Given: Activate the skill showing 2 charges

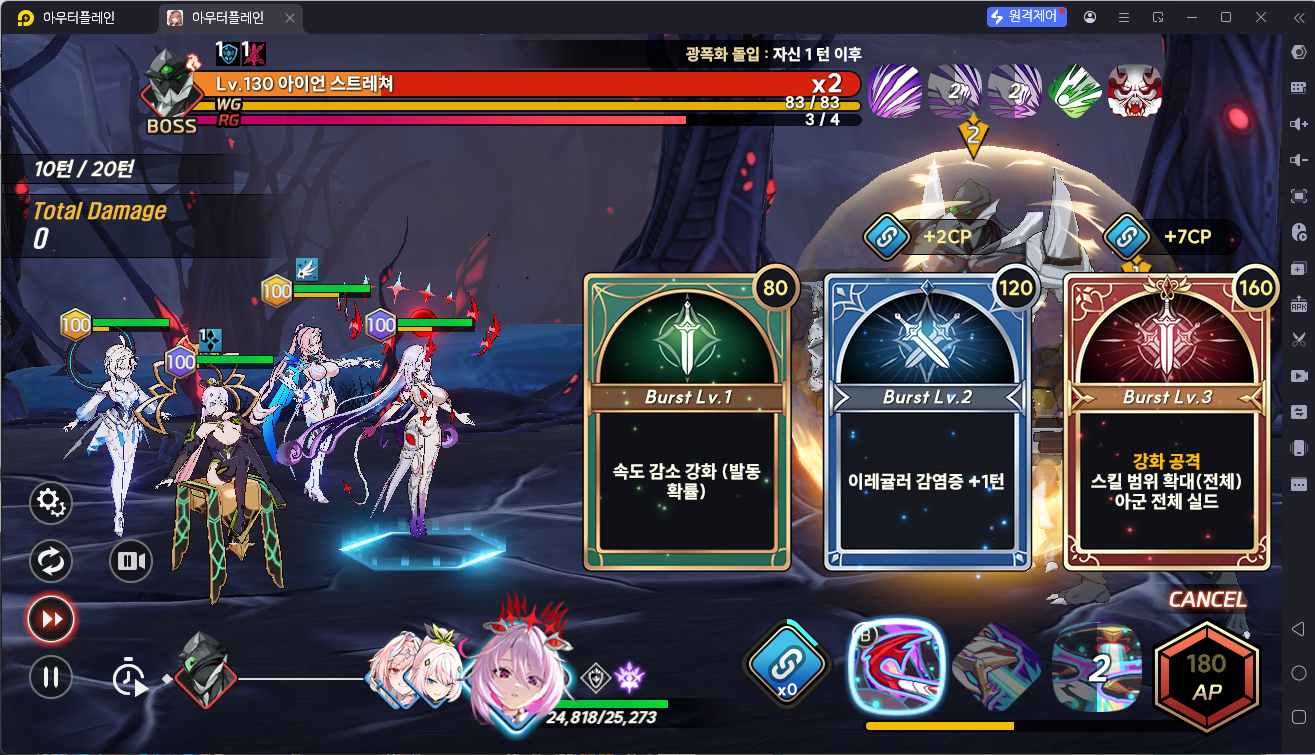Looking at the screenshot, I should pyautogui.click(x=1097, y=671).
